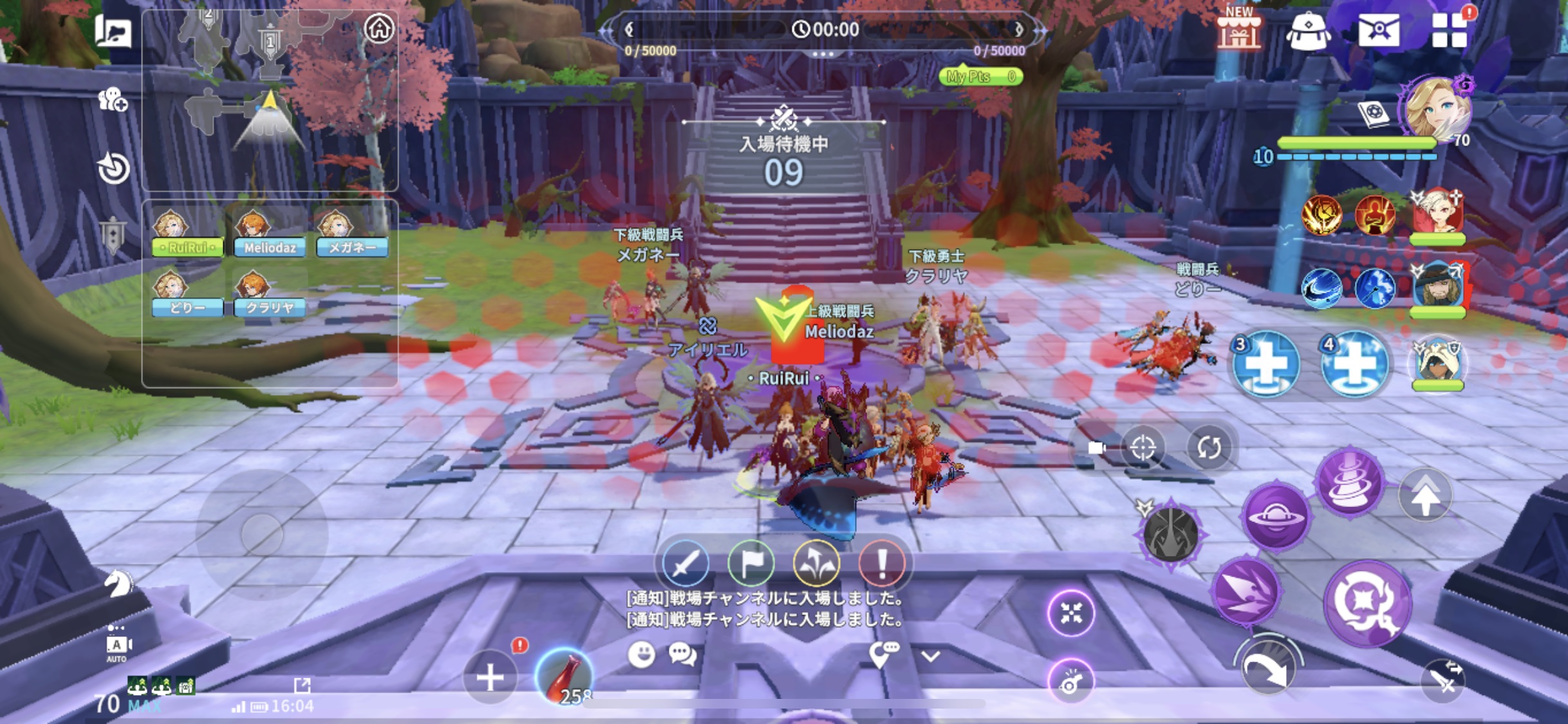1568x724 pixels.
Task: Open the mail envelope icon
Action: pyautogui.click(x=1378, y=30)
